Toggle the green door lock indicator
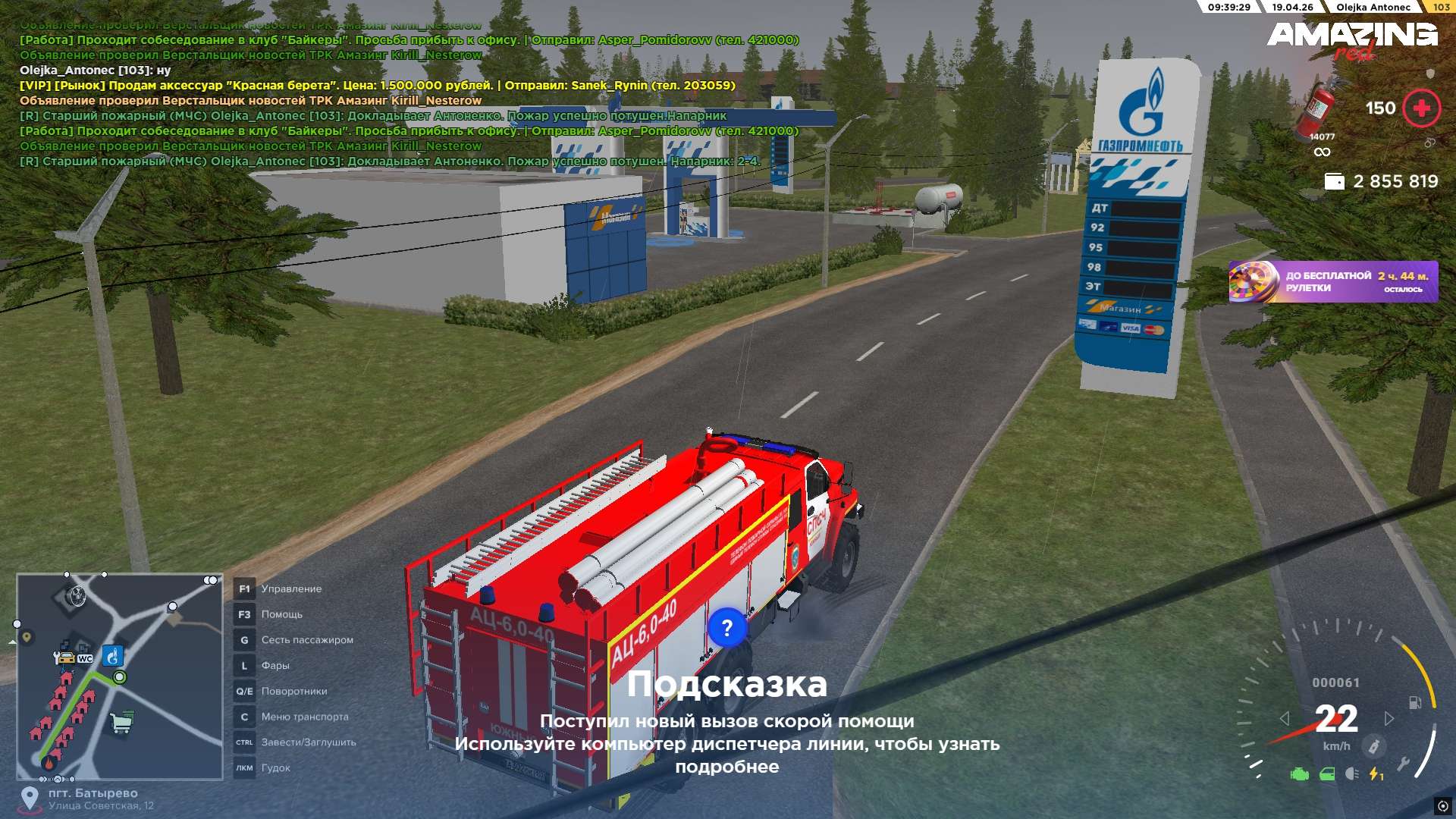Viewport: 1456px width, 819px height. point(1327,774)
